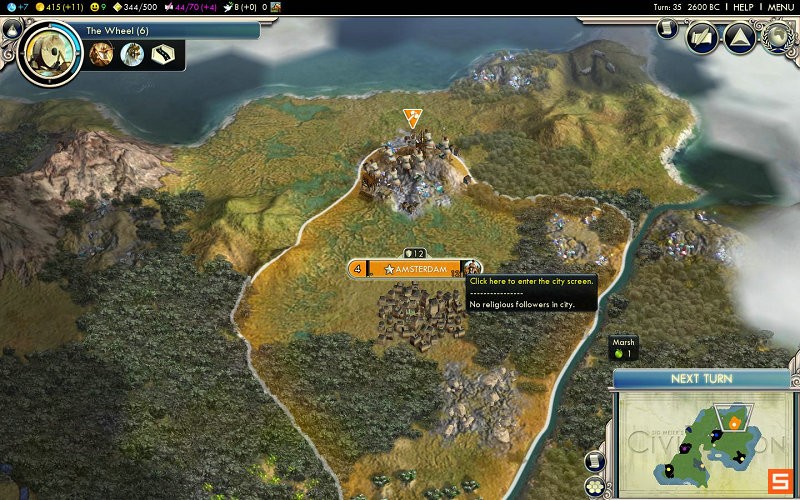Click the gold treasury readout in top bar
The image size is (800, 500).
pos(62,7)
